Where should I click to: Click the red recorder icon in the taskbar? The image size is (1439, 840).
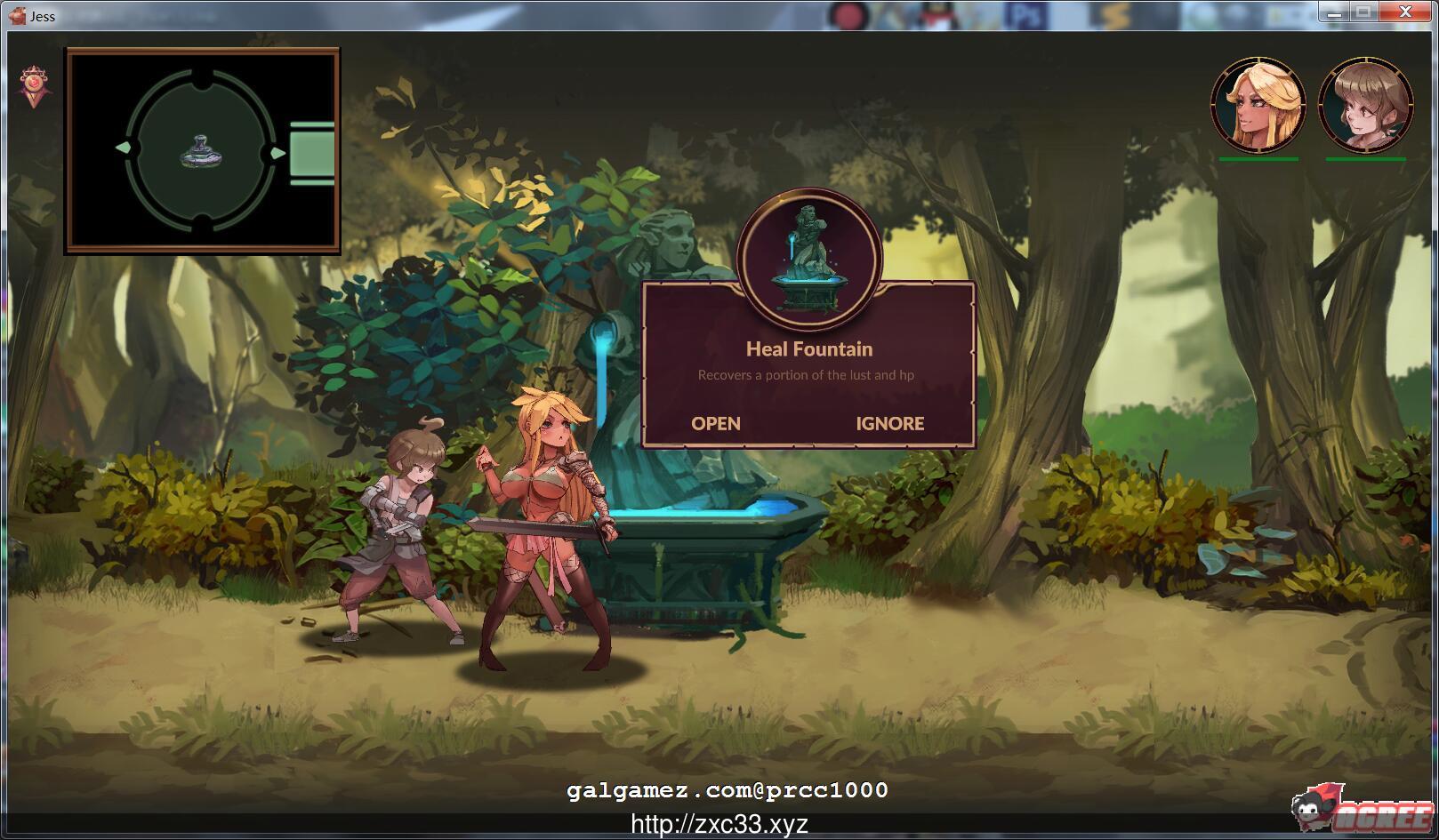point(847,13)
